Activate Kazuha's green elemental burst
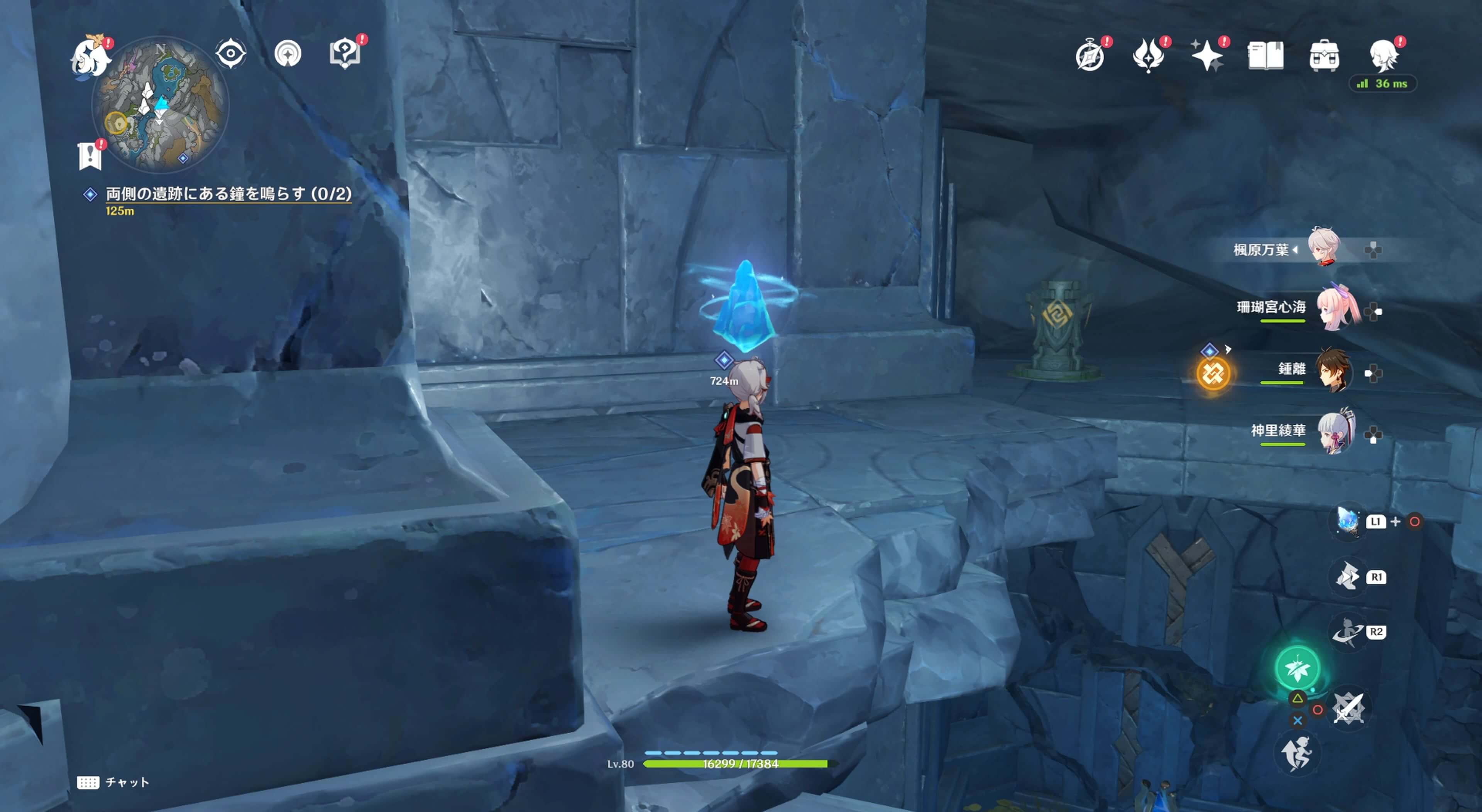Screen dimensions: 1482x812 [1297, 668]
